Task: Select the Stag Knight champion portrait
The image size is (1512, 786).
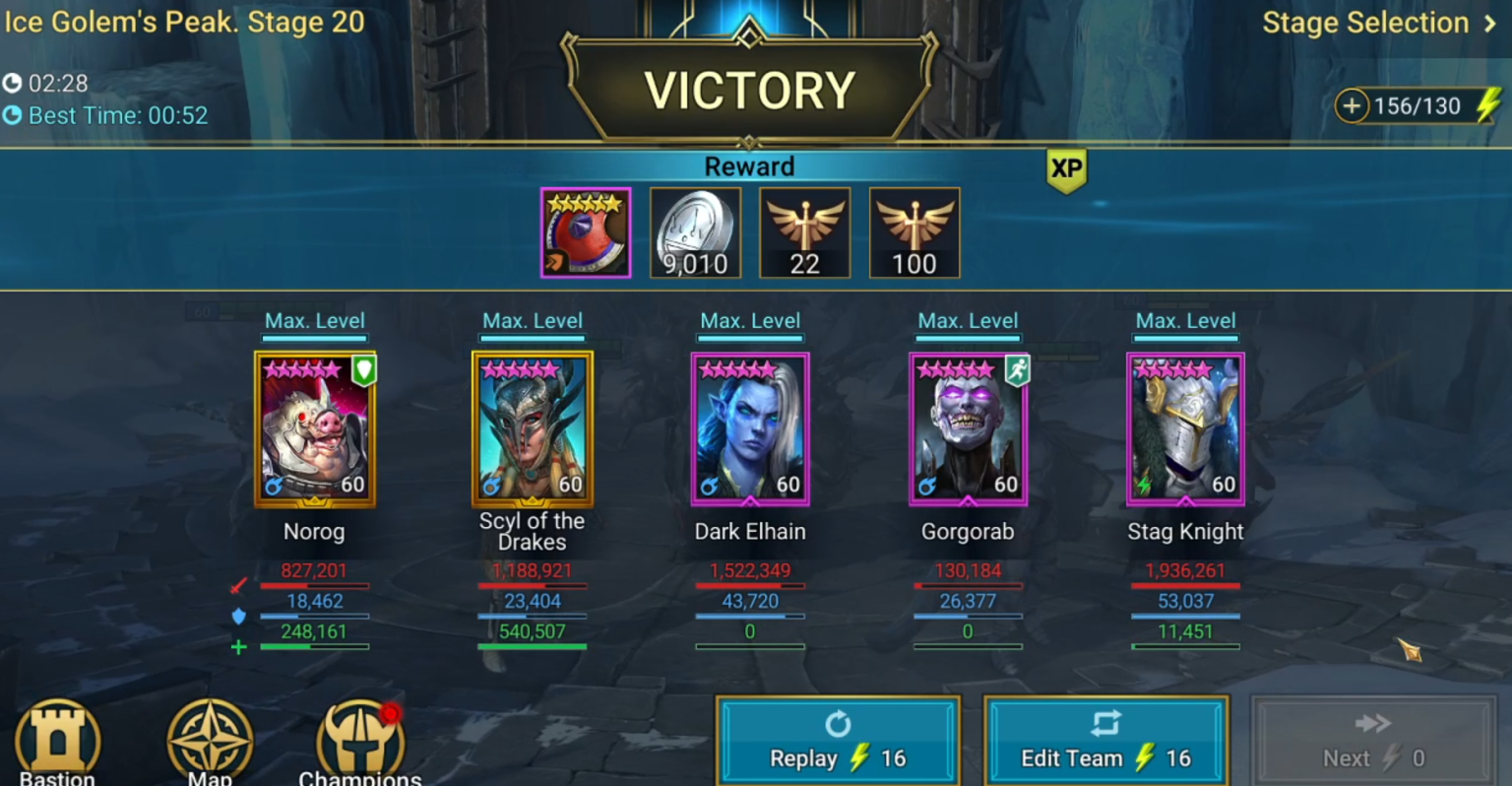Action: pos(1185,427)
